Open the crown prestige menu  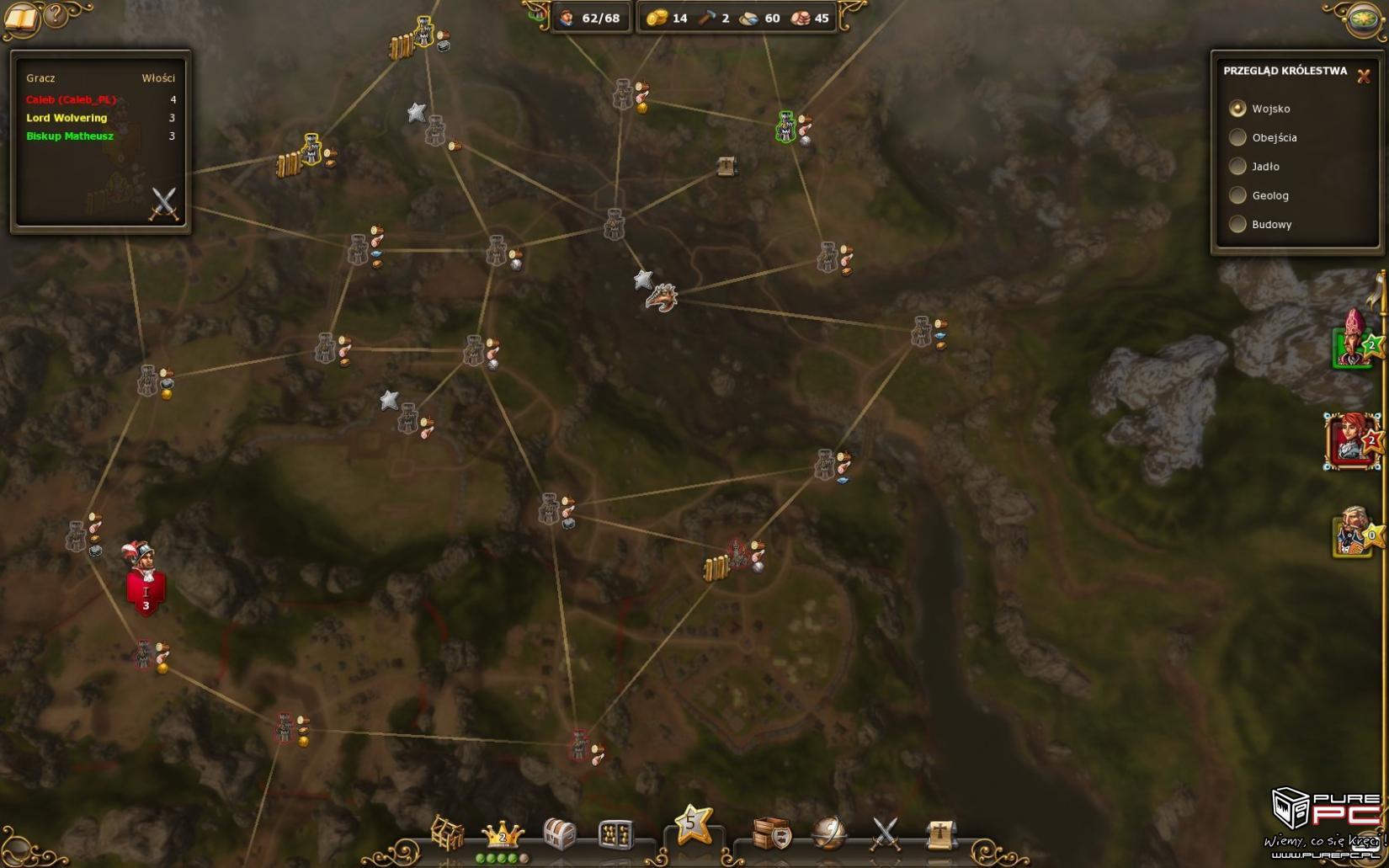click(503, 835)
